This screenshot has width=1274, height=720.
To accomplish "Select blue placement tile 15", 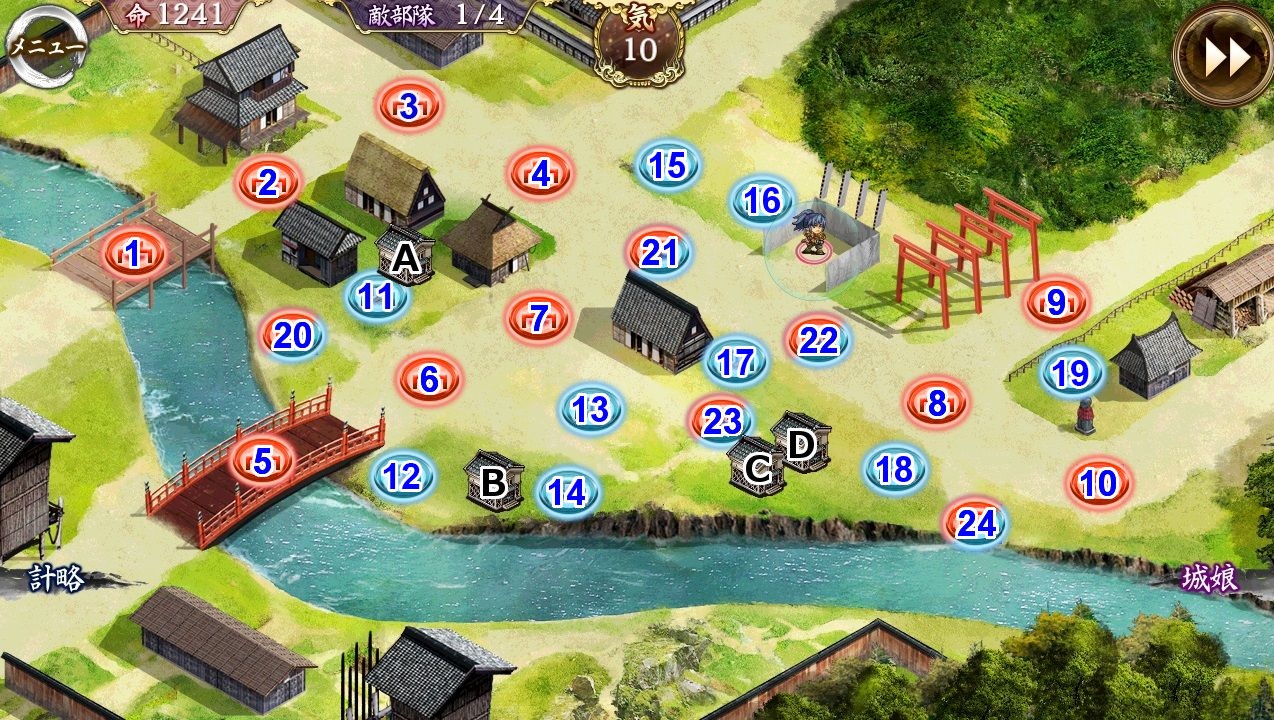I will click(x=668, y=165).
